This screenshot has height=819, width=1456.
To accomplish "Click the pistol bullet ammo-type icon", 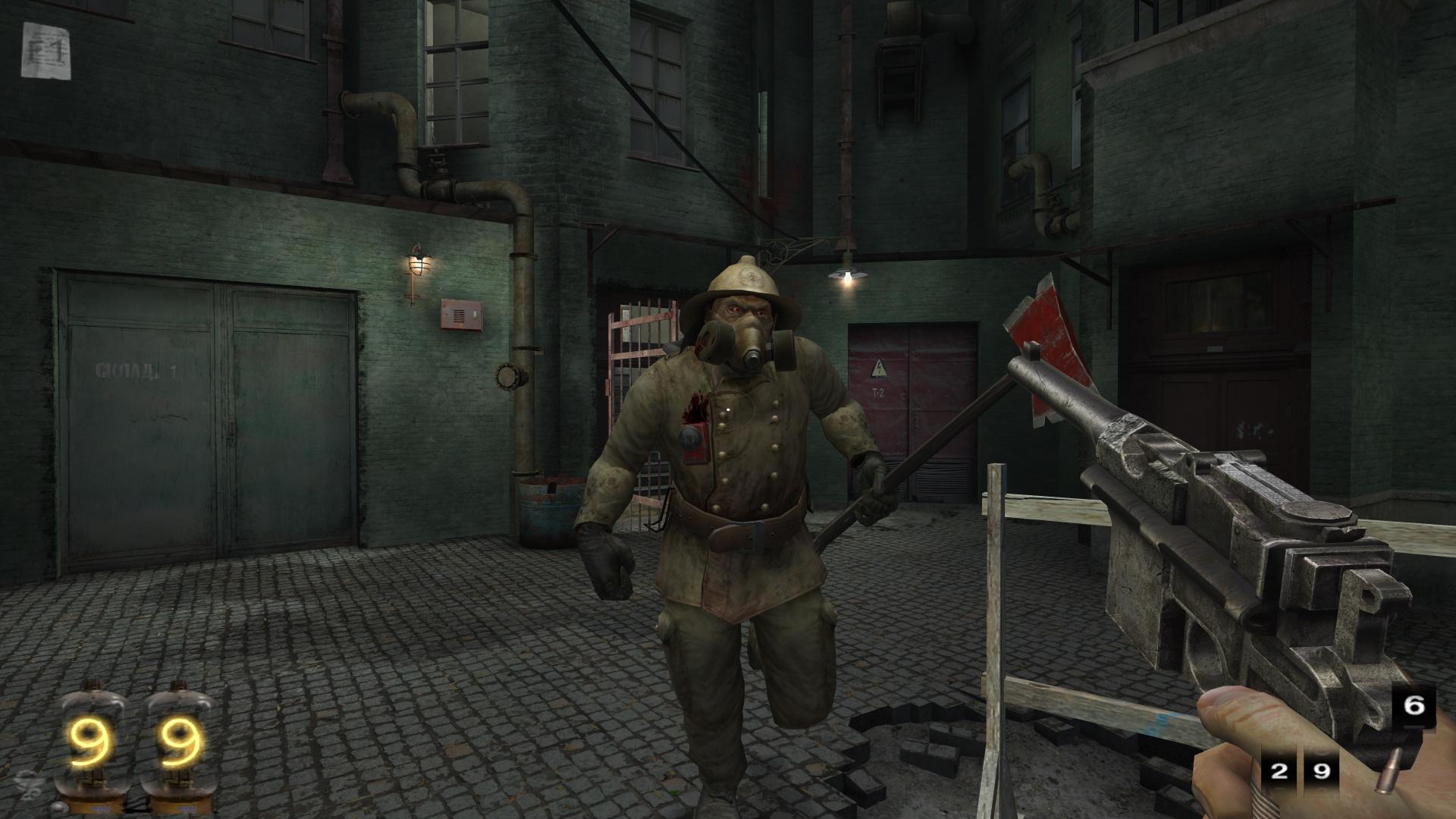I will pos(1393,770).
